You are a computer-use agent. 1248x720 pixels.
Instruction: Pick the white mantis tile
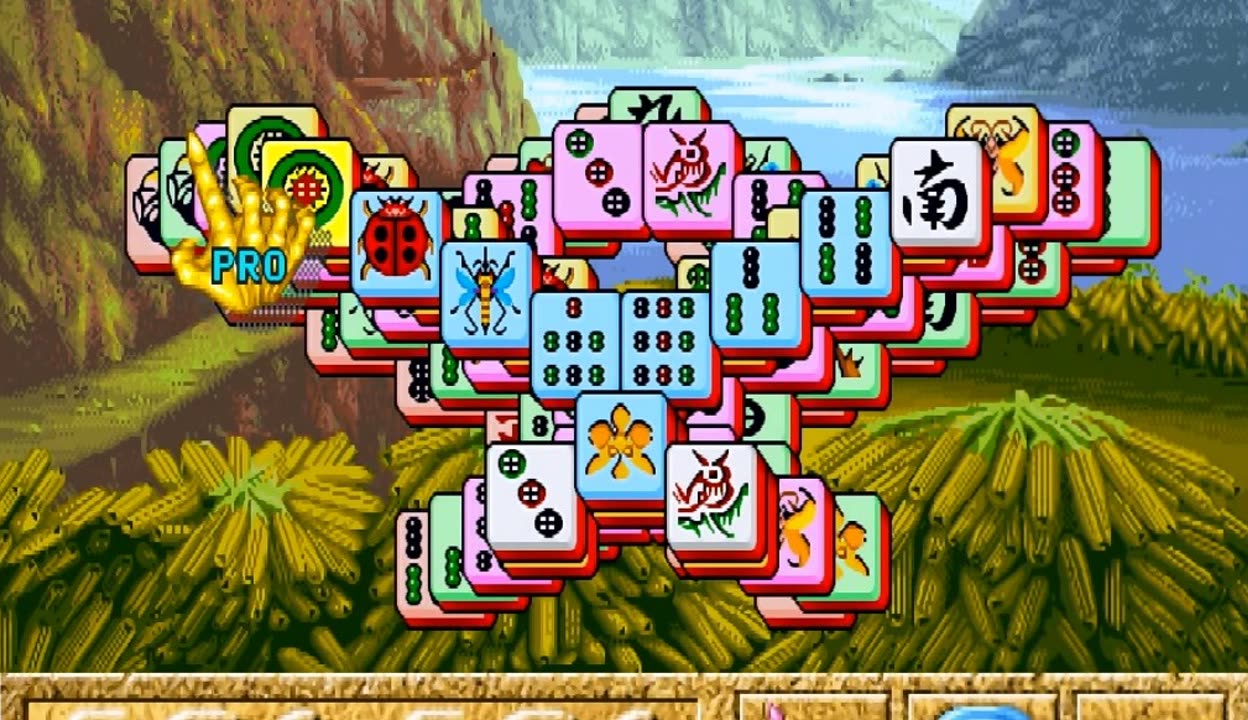pos(712,497)
